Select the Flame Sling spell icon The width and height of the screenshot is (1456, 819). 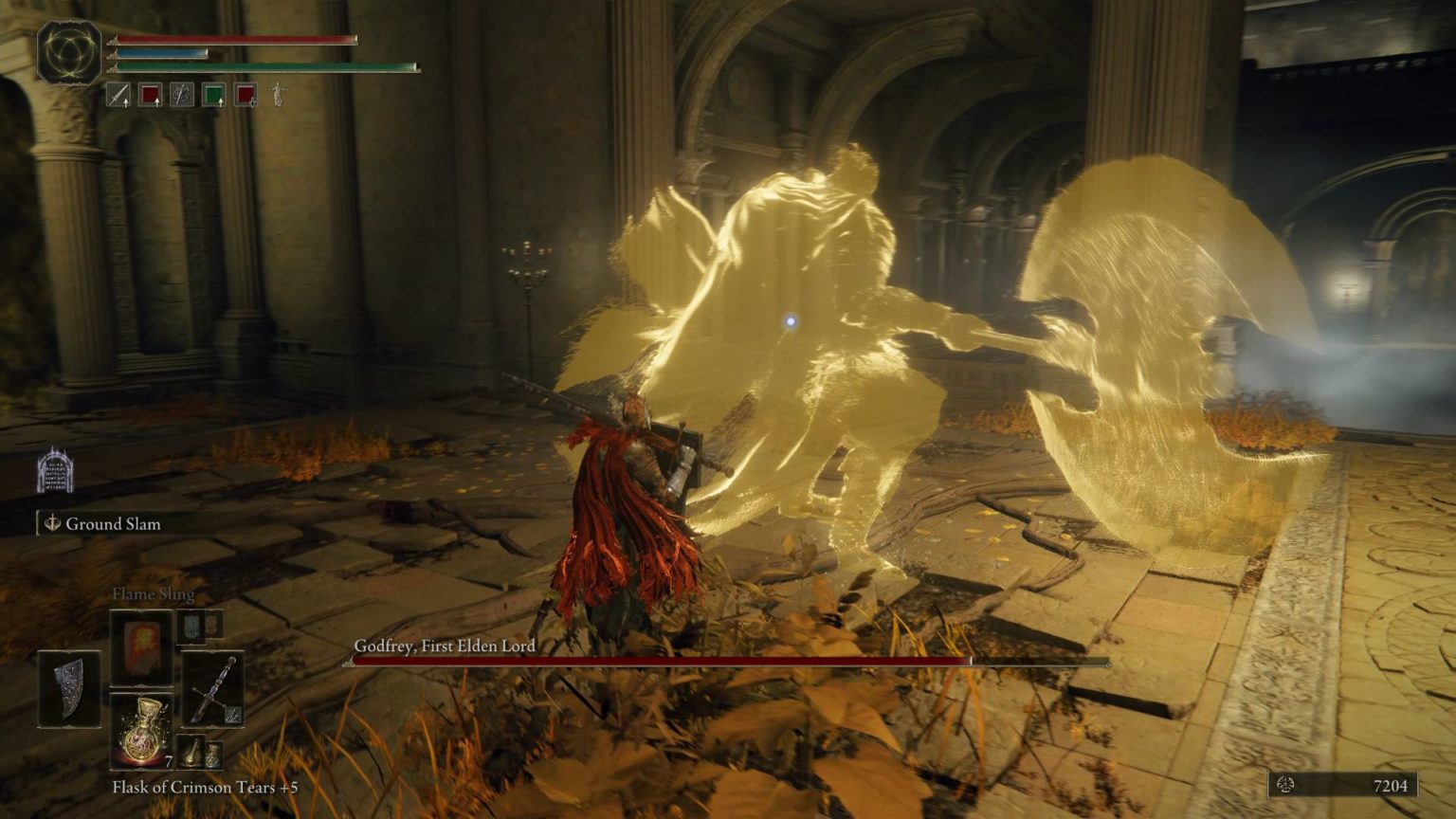(x=143, y=647)
